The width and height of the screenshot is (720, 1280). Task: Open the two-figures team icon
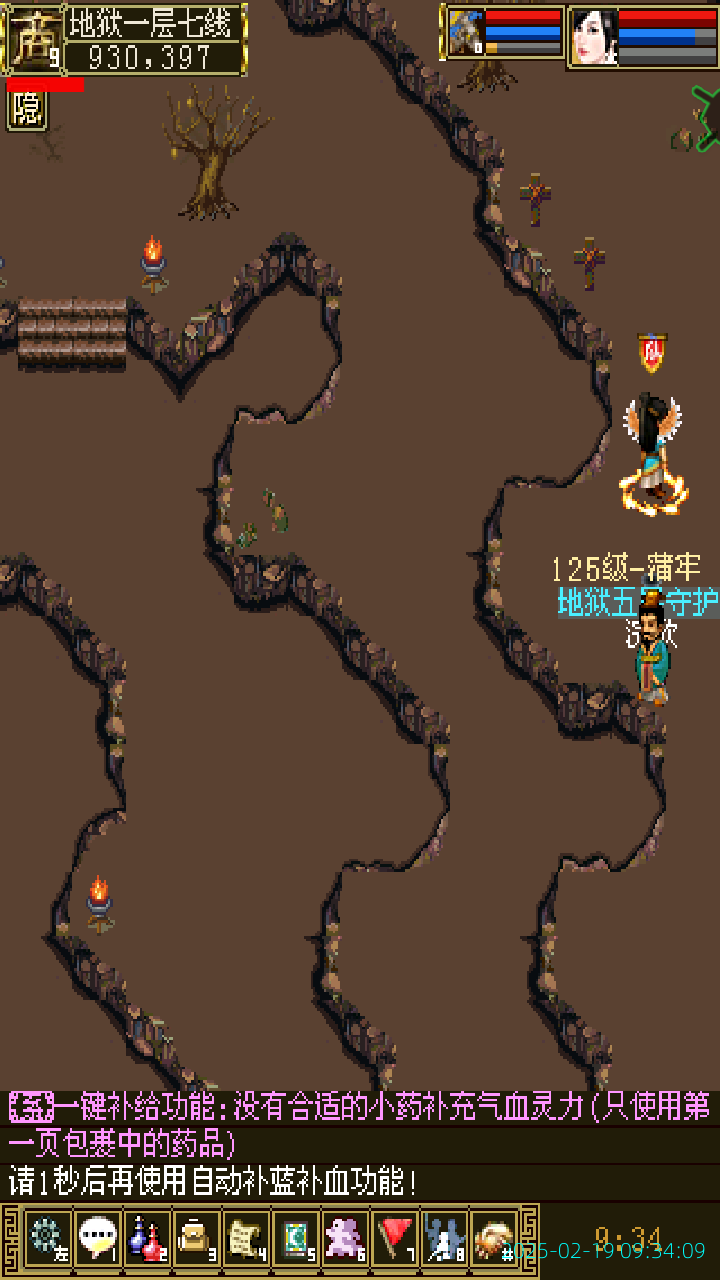click(444, 1238)
